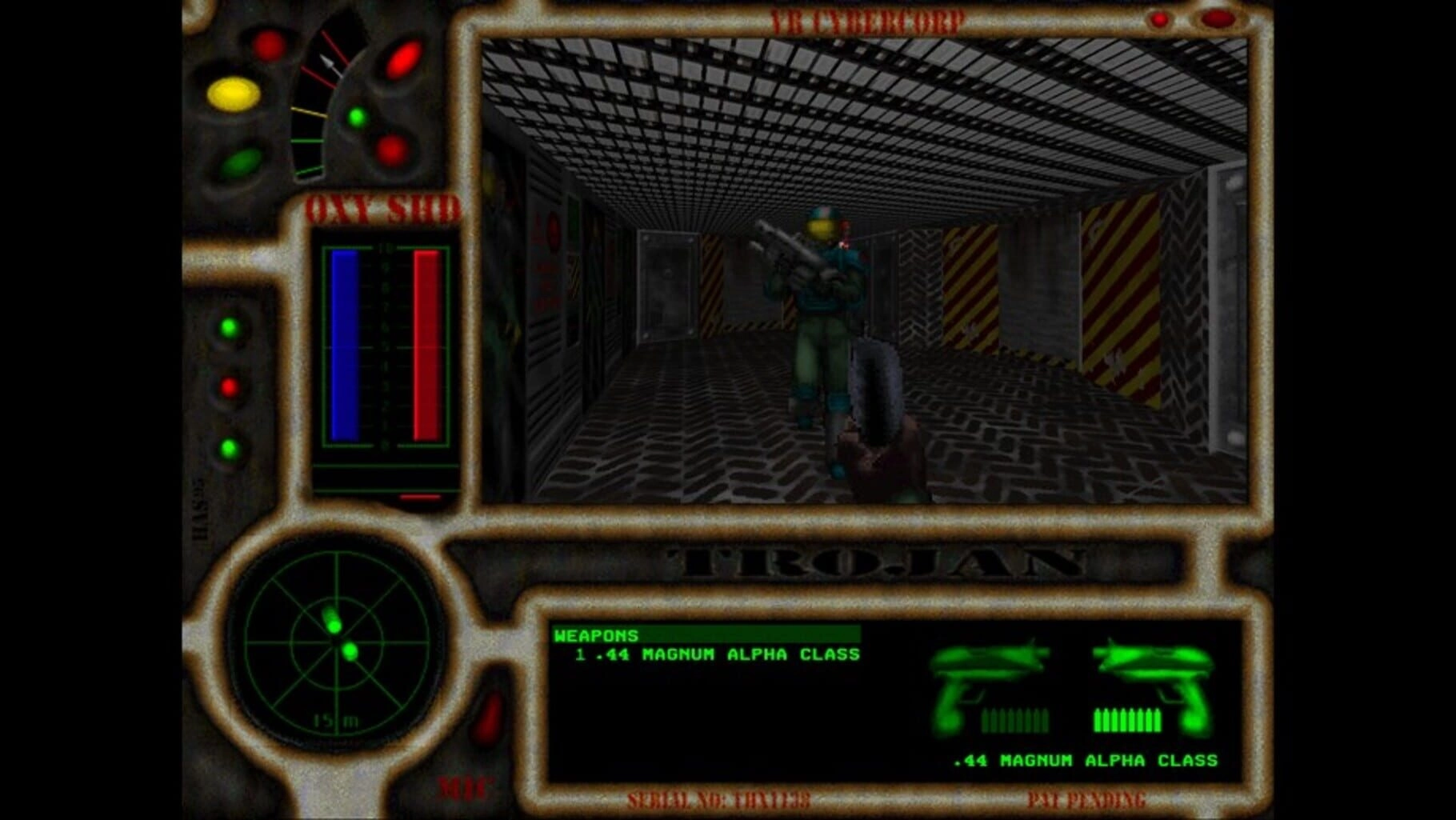Toggle the red light between two green lights
This screenshot has height=820, width=1456.
(x=230, y=388)
